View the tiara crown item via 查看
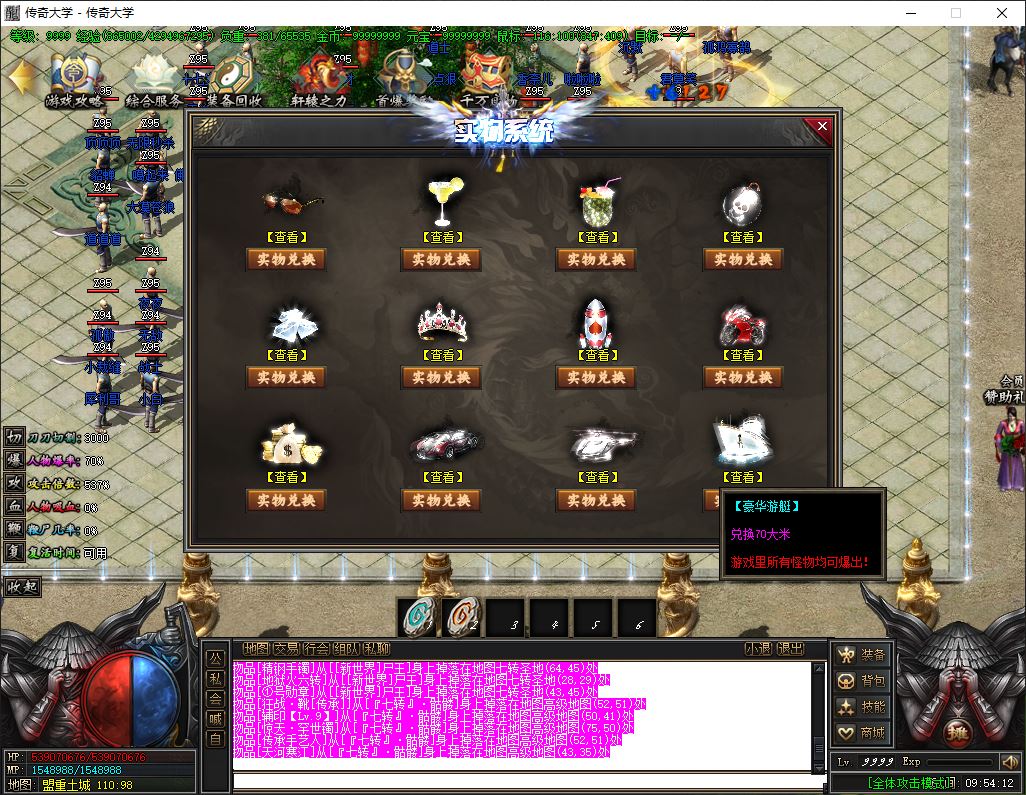The image size is (1026, 795). pos(441,355)
